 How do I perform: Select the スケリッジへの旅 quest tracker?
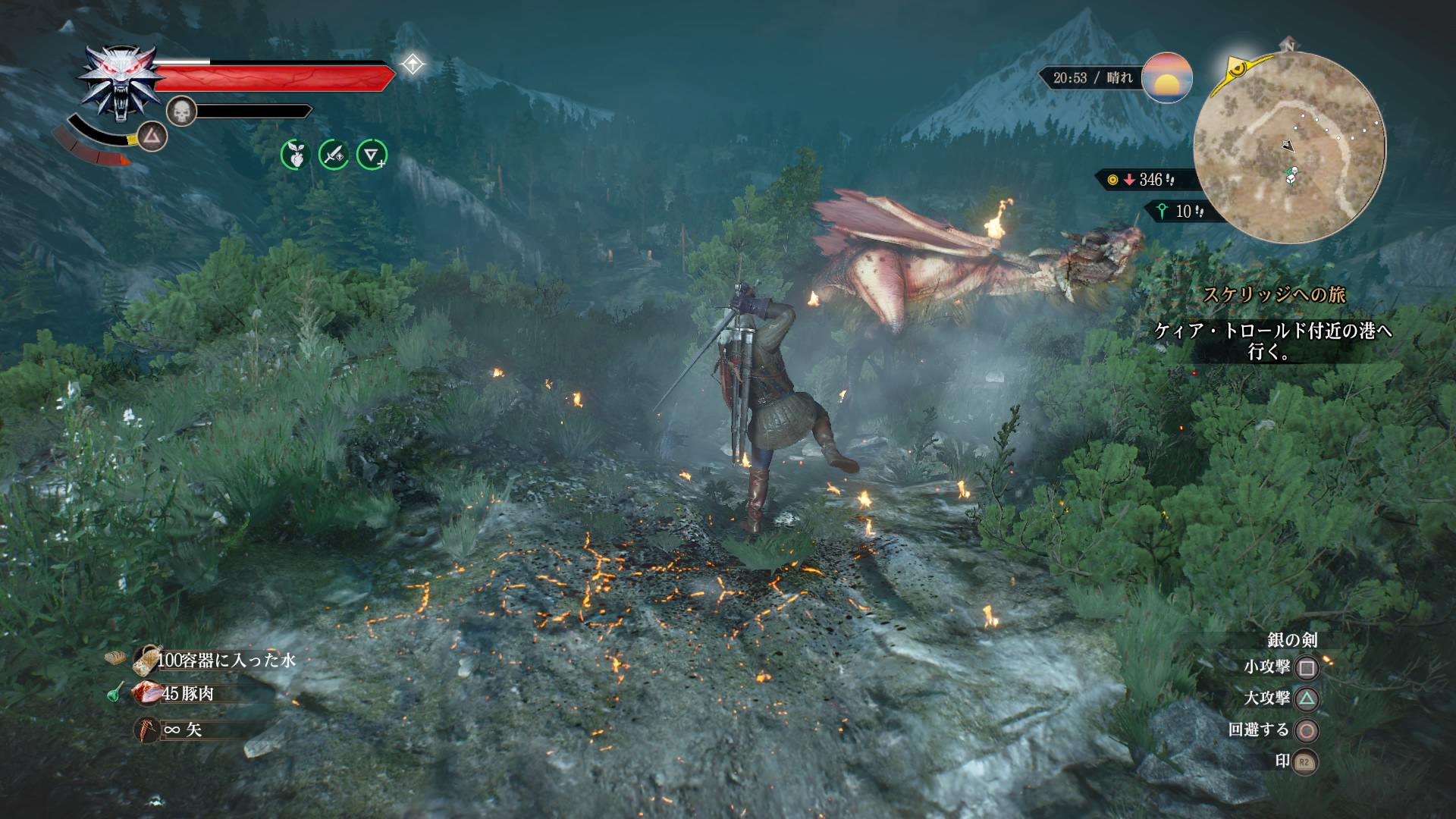[x=1274, y=294]
